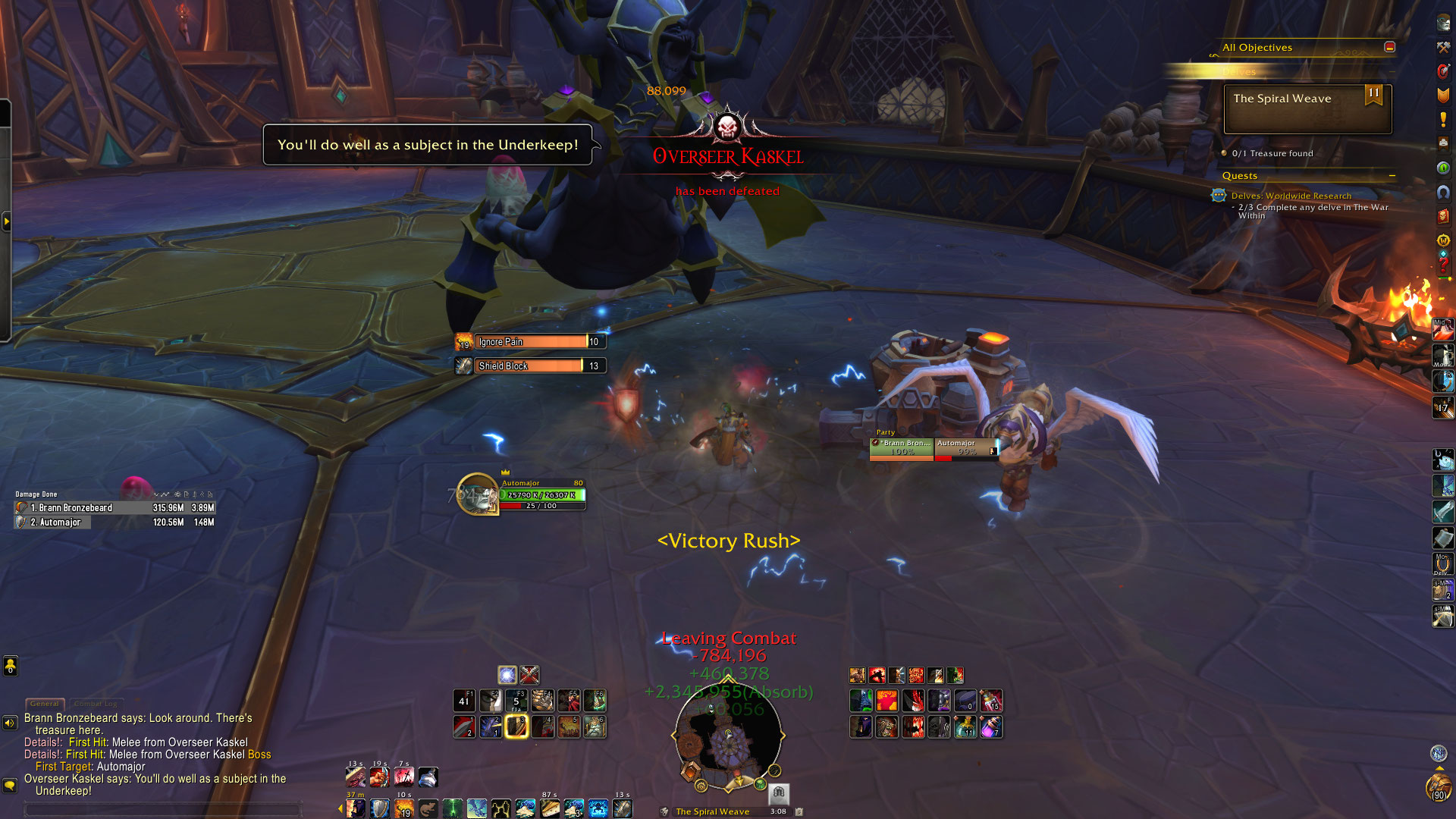
Task: Use the purple potion with 7 charges
Action: pyautogui.click(x=990, y=727)
